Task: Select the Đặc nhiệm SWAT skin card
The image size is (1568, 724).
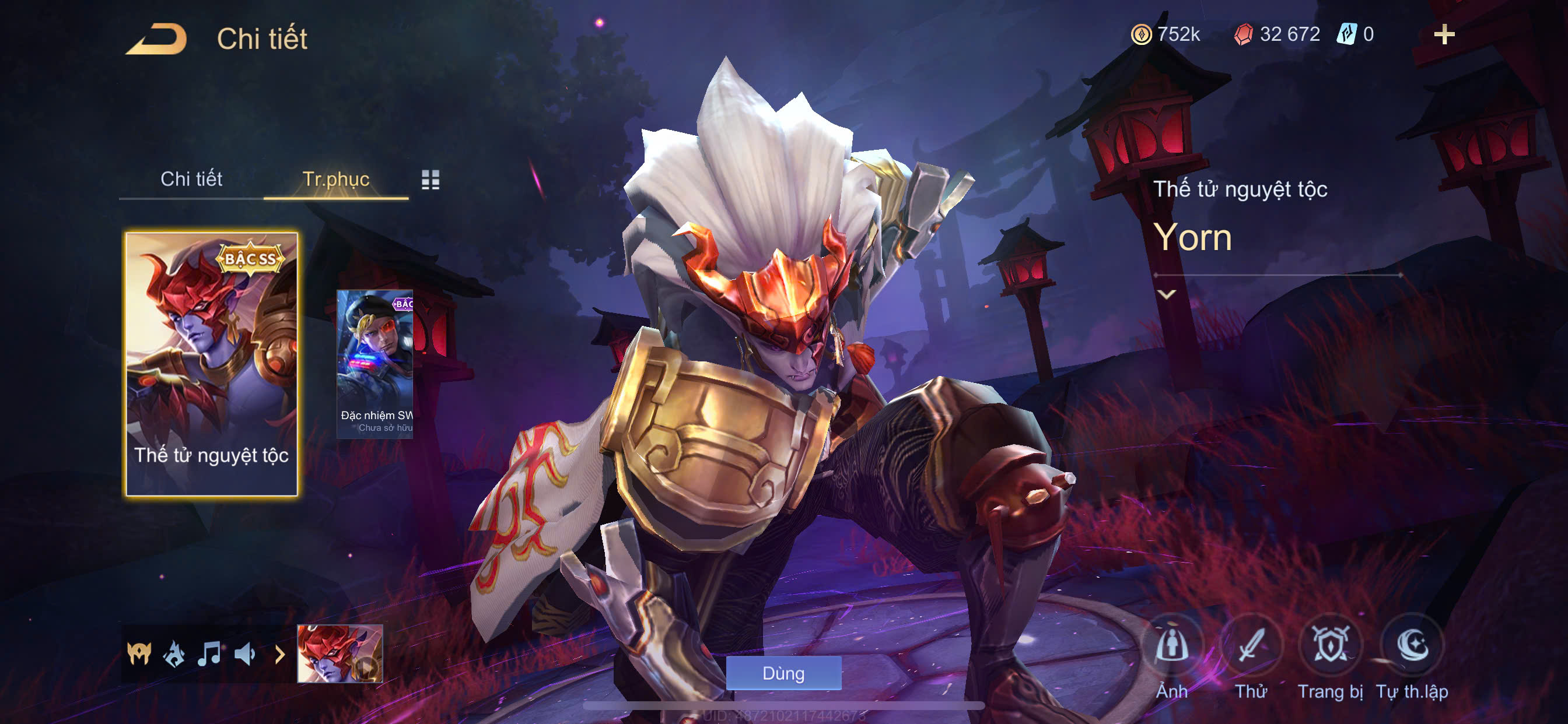Action: pos(375,363)
